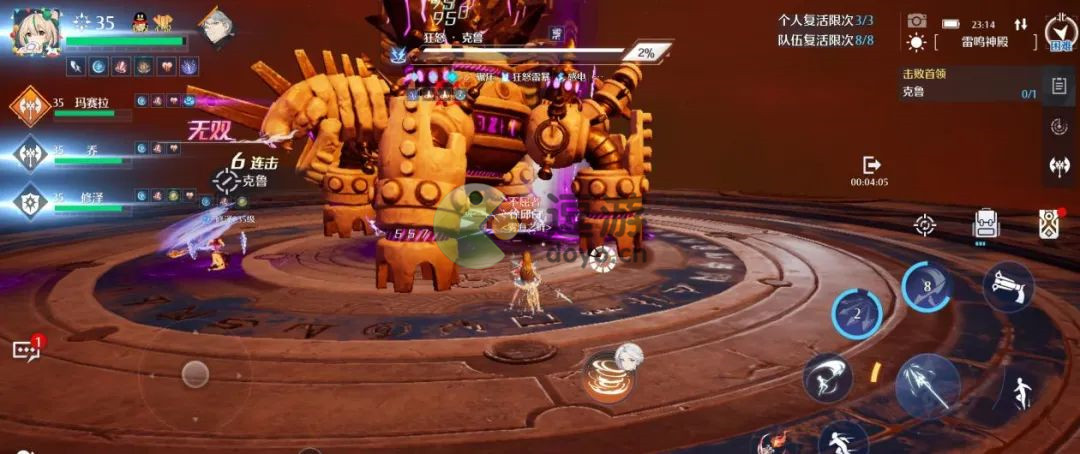This screenshot has height=454, width=1080.
Task: Switch to the battle-axe team tab
Action: pyautogui.click(x=1059, y=166)
